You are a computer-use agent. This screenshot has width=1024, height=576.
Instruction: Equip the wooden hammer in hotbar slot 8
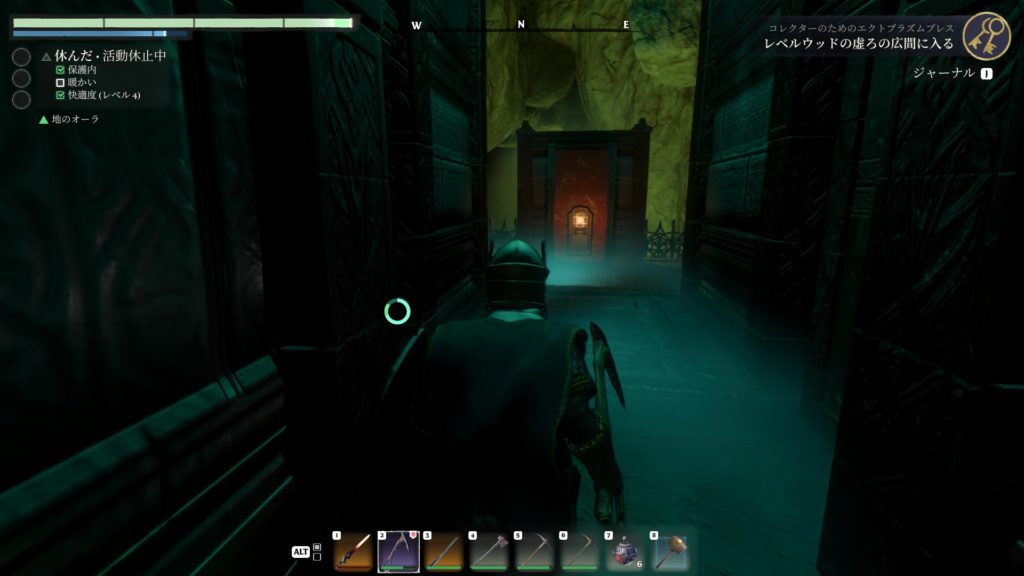668,551
